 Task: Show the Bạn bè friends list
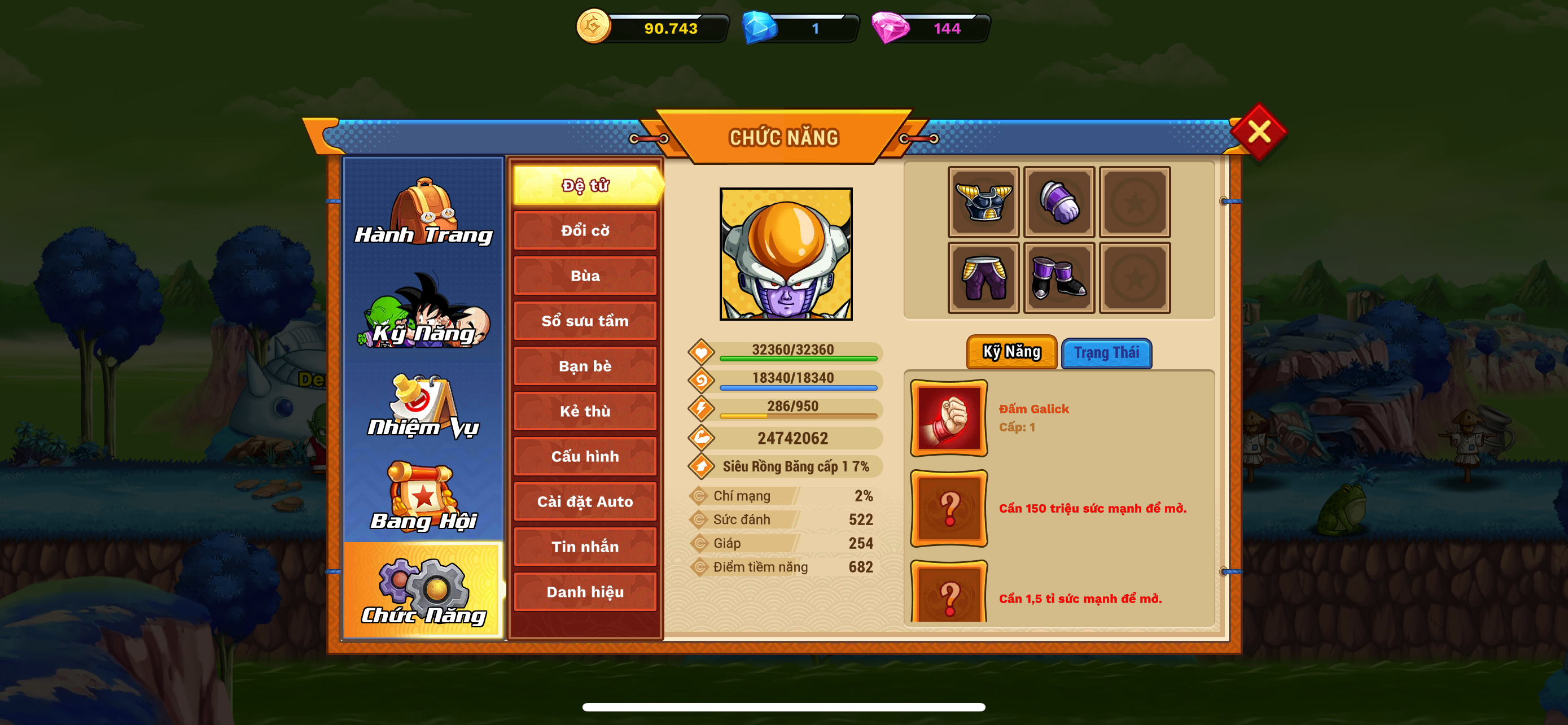585,366
